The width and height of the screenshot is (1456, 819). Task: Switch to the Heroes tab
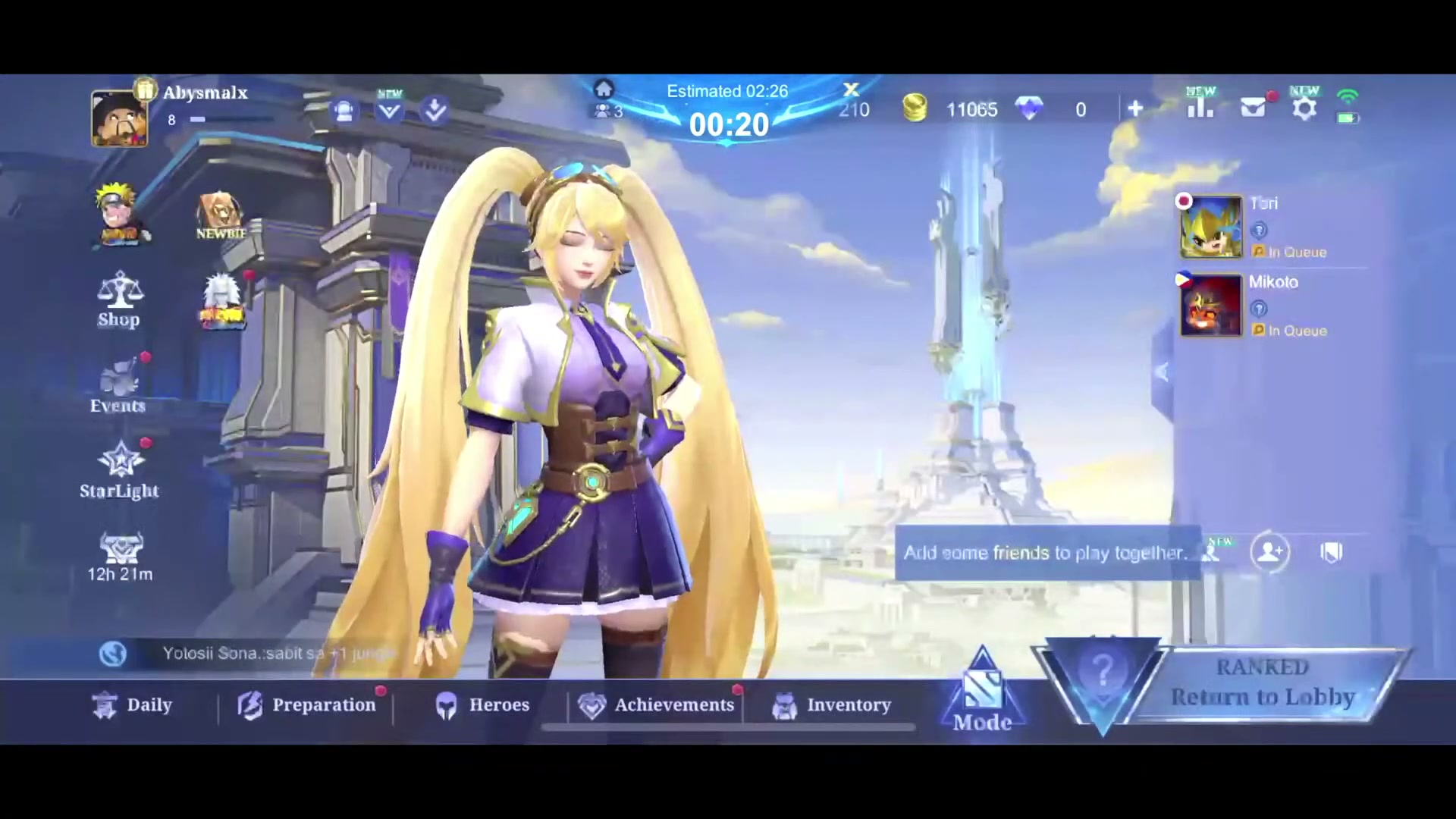pos(482,704)
